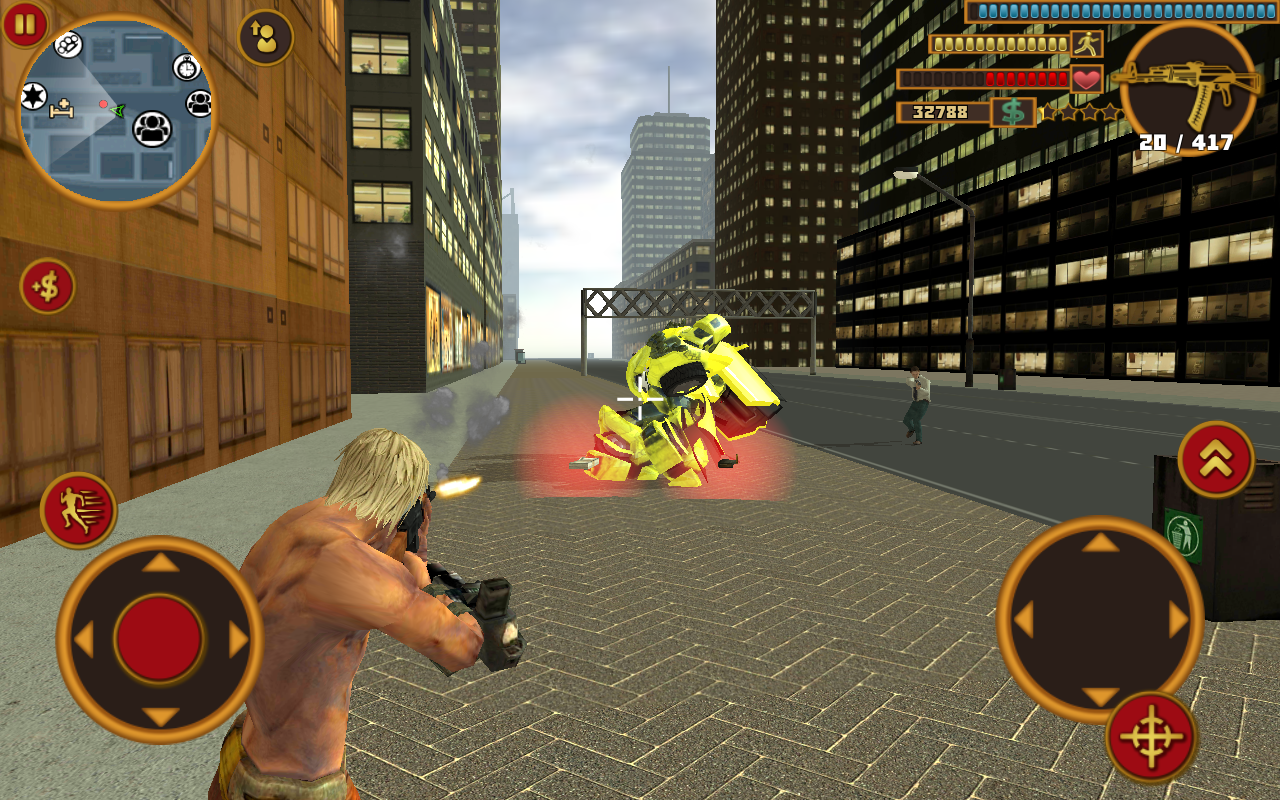Select the brass knuckles marker on the minimap
The image size is (1280, 800).
point(67,45)
